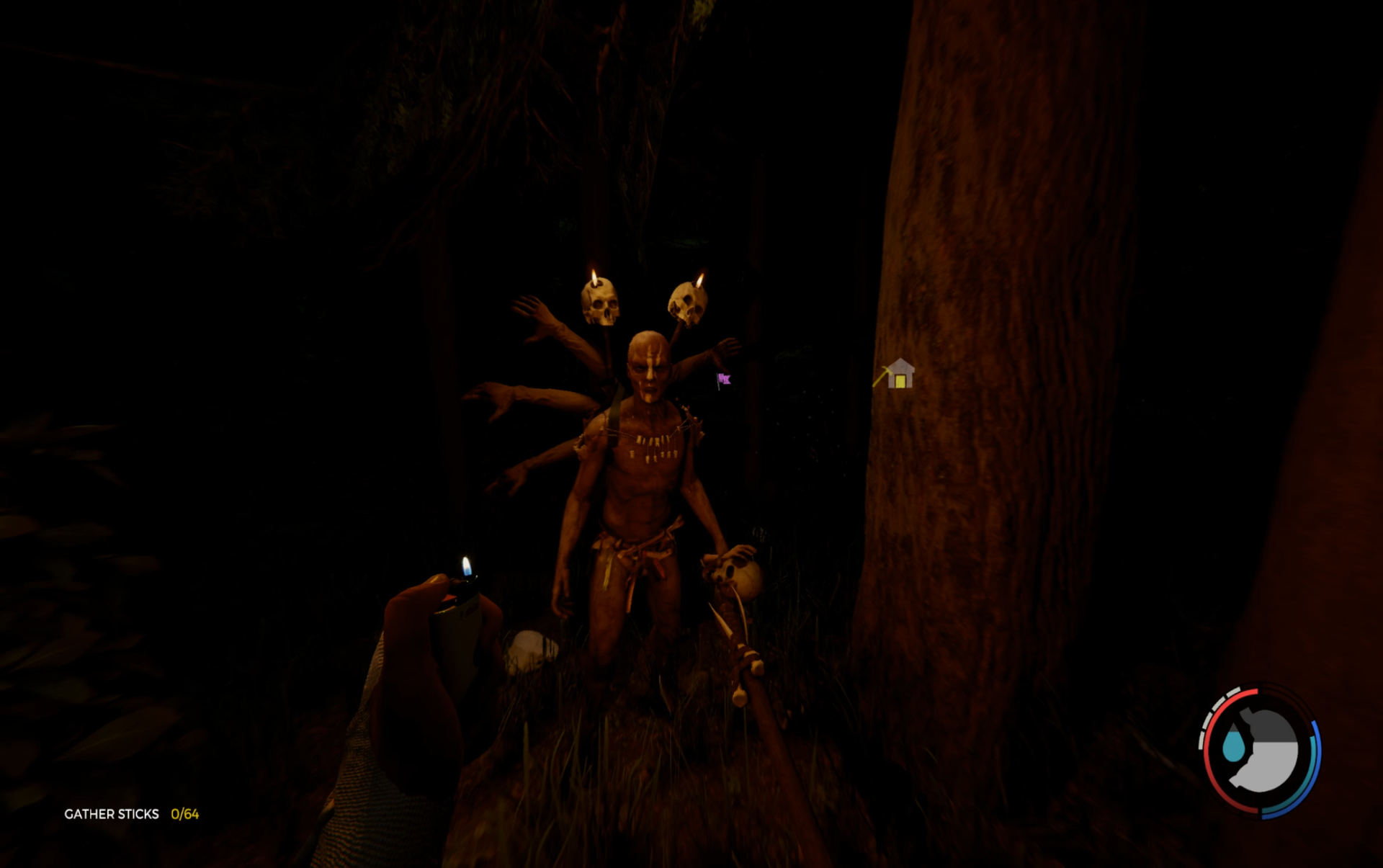The width and height of the screenshot is (1383, 868).
Task: Select the Gather Sticks objective tracker
Action: 131,814
